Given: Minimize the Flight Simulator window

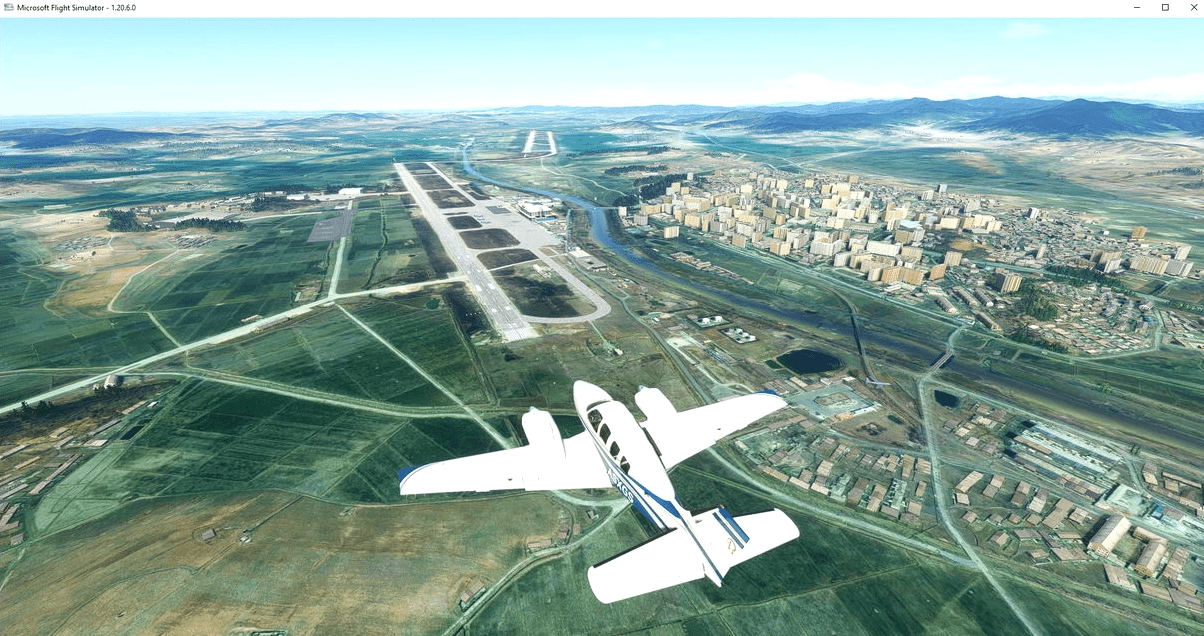Looking at the screenshot, I should click(1138, 7).
